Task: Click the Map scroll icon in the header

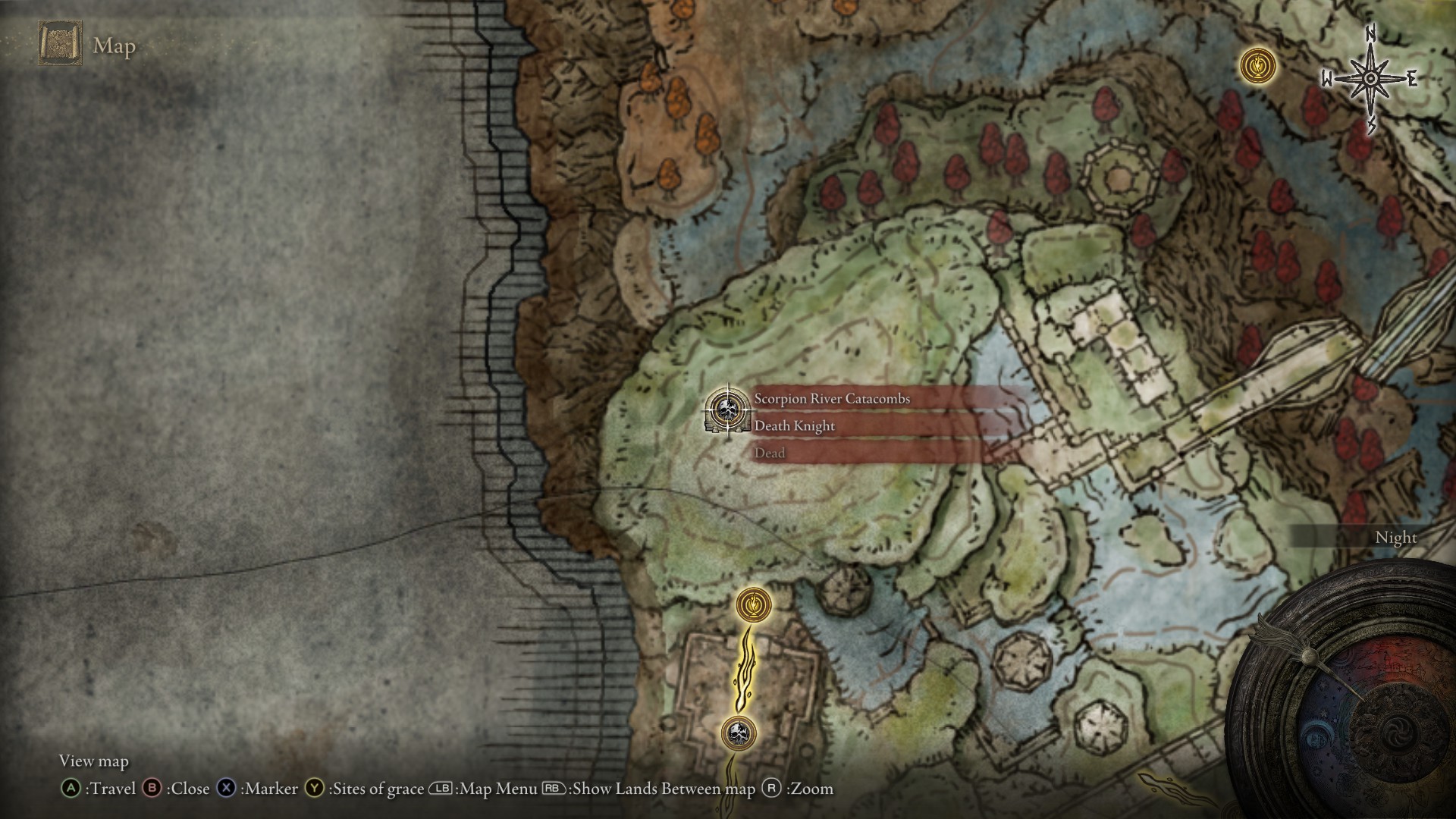Action: (59, 44)
